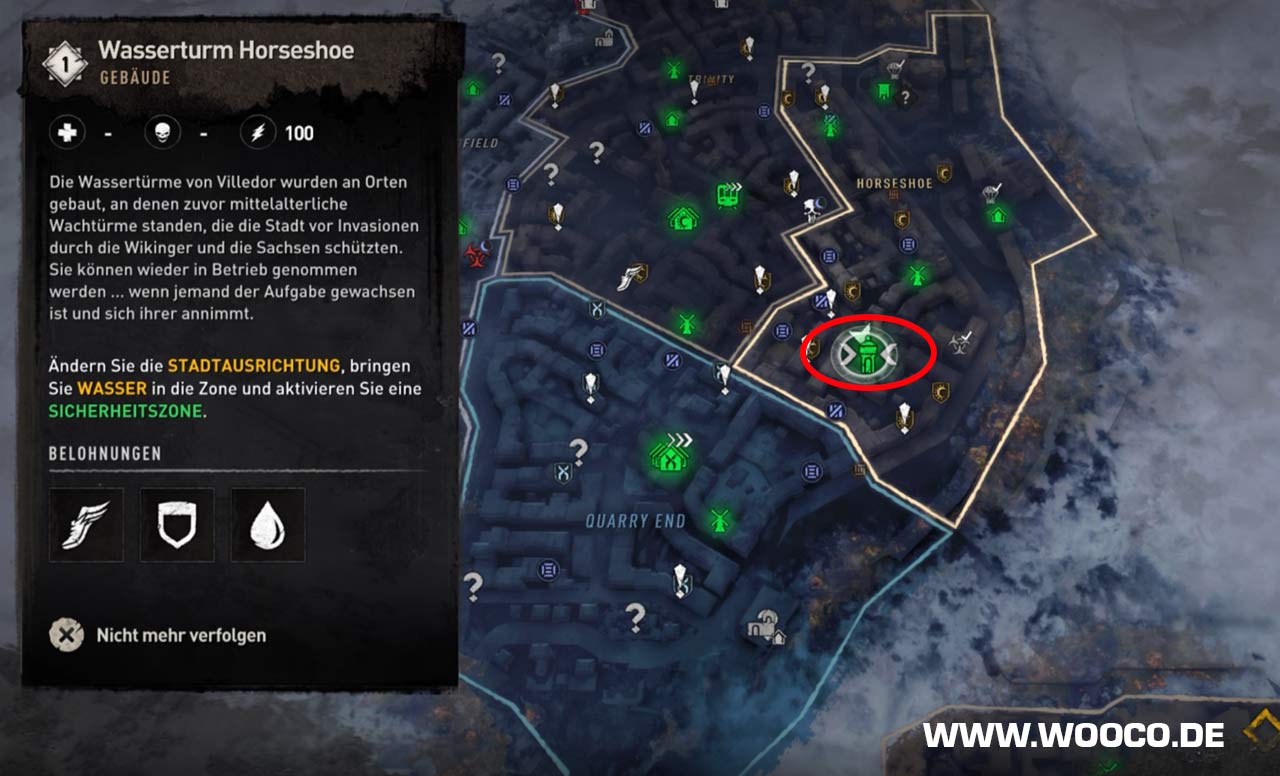Image resolution: width=1280 pixels, height=776 pixels.
Task: Choose the windmill marker beside Quarry End label
Action: (x=717, y=520)
